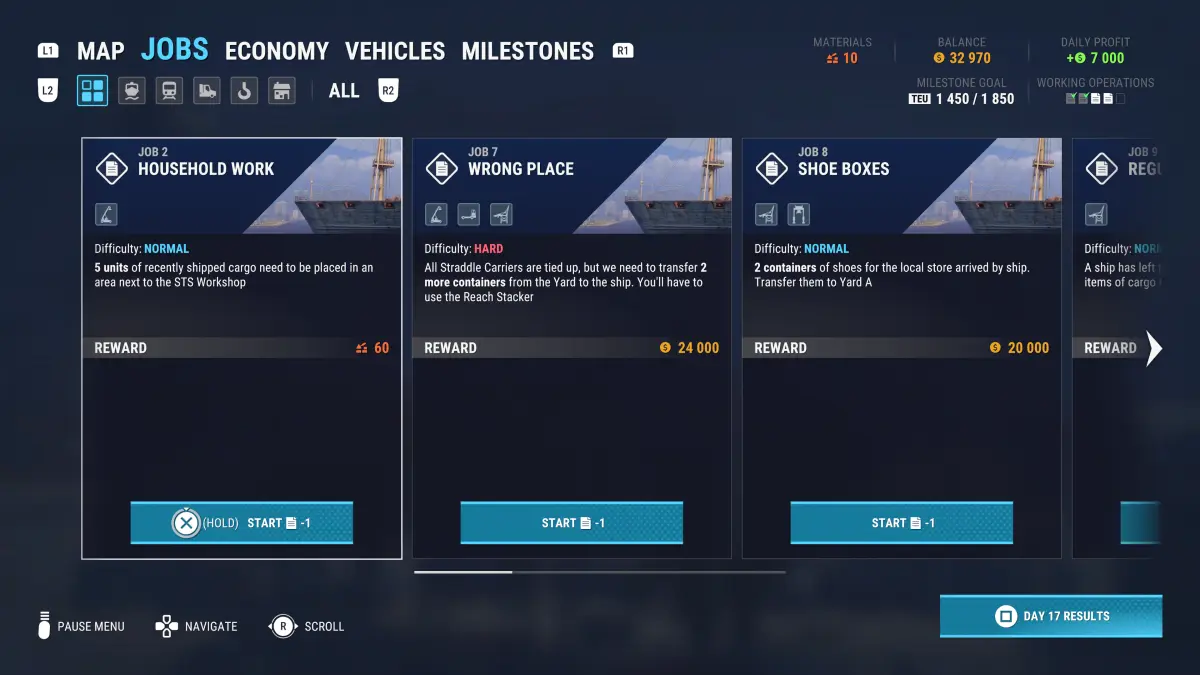1200x675 pixels.
Task: Select the Jobs tab
Action: pos(175,49)
